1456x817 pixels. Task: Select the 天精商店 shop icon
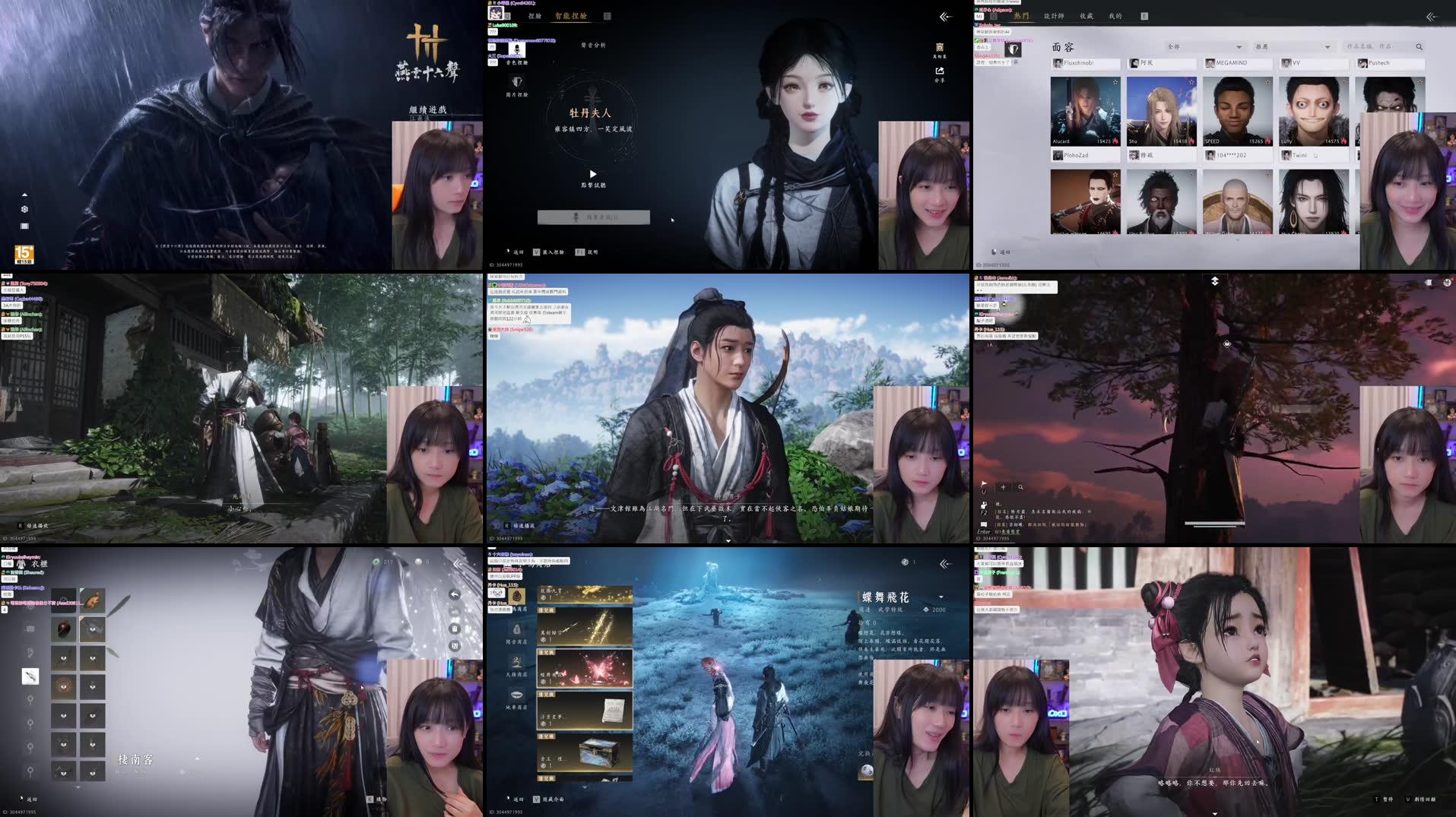(516, 661)
